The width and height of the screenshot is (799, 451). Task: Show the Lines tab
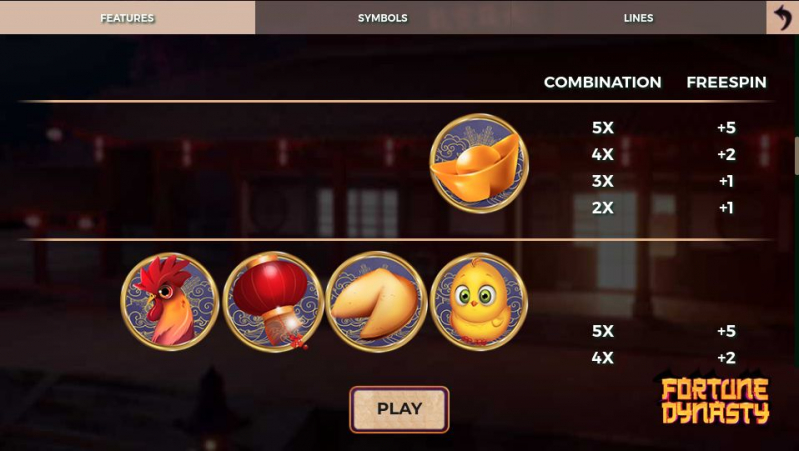[x=638, y=17]
